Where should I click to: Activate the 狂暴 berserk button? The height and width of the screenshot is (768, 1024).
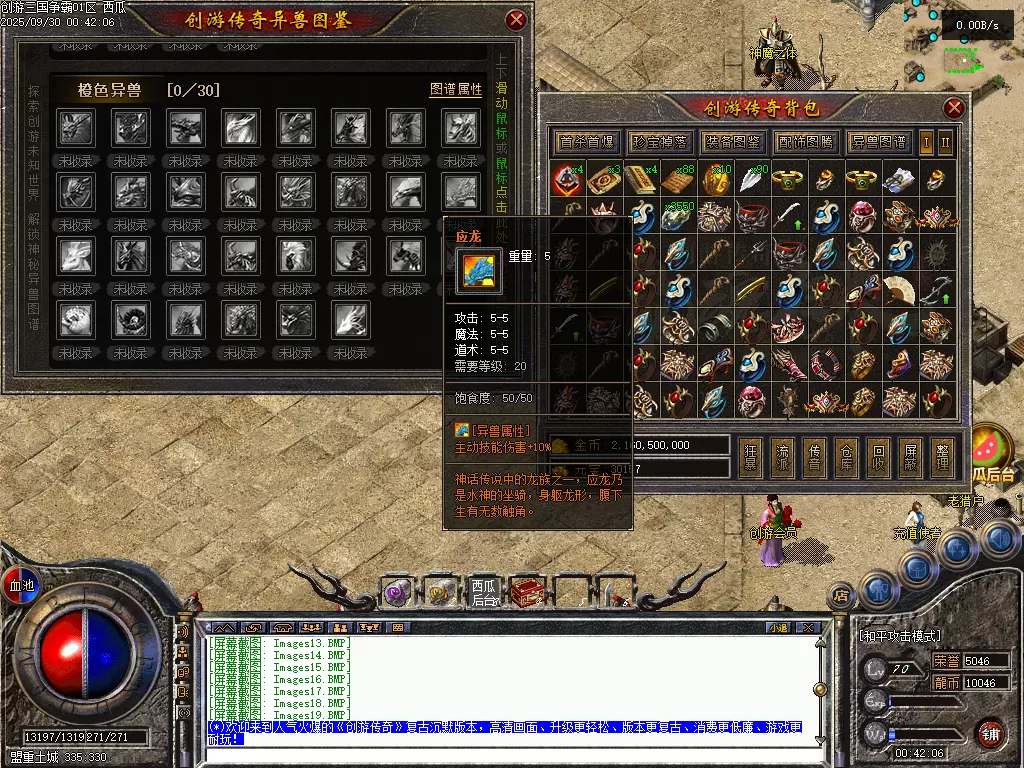(x=750, y=456)
